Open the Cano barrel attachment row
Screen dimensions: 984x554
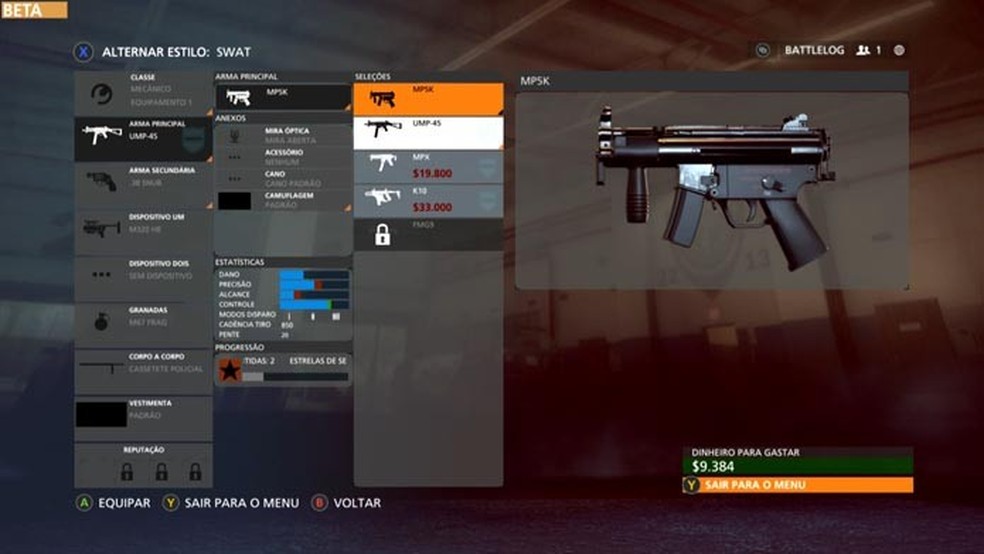[x=283, y=179]
